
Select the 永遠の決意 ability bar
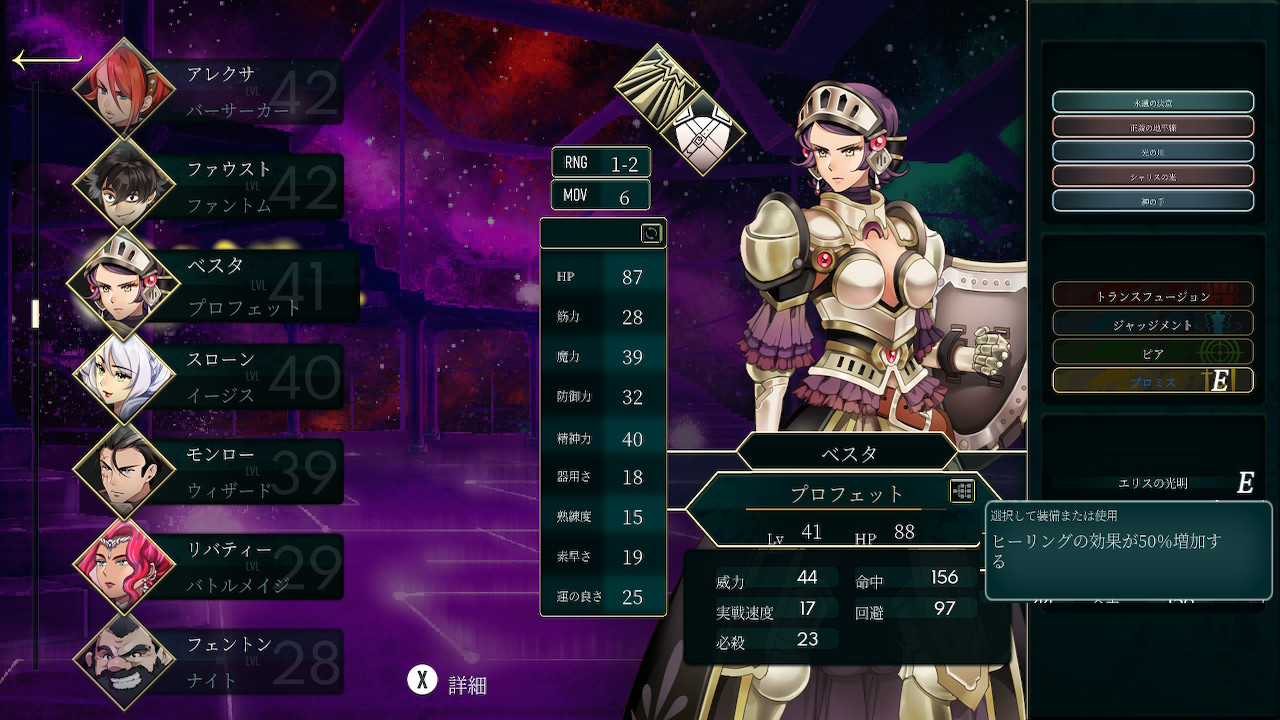(x=1152, y=102)
